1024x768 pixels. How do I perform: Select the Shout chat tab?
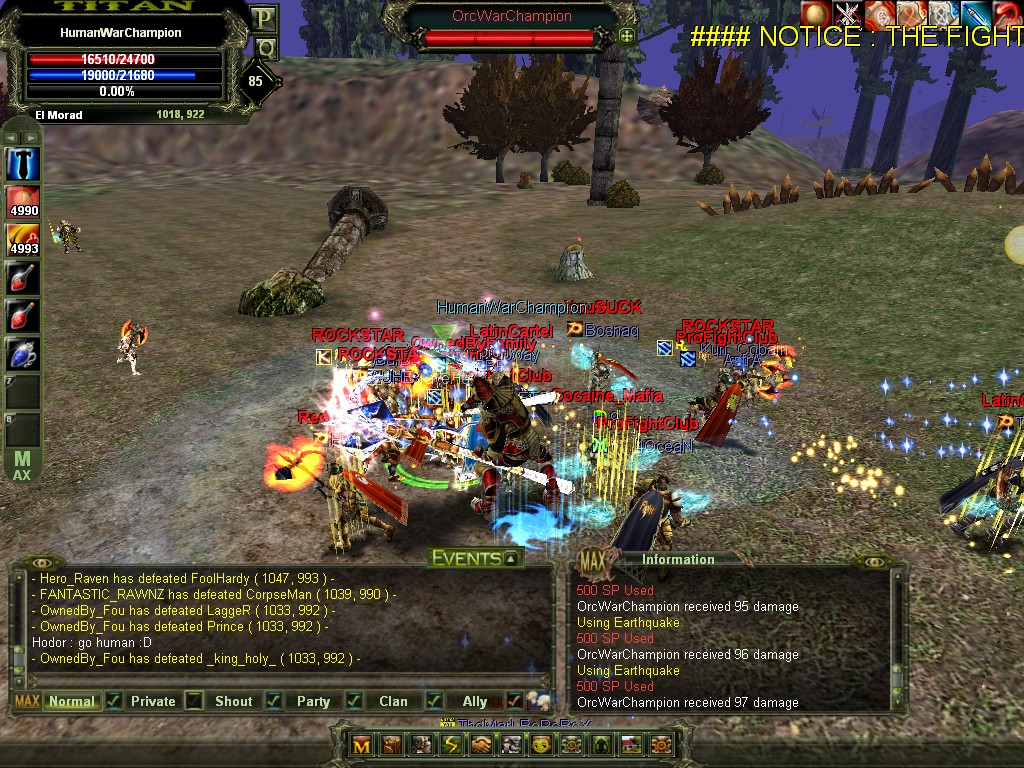pos(233,701)
